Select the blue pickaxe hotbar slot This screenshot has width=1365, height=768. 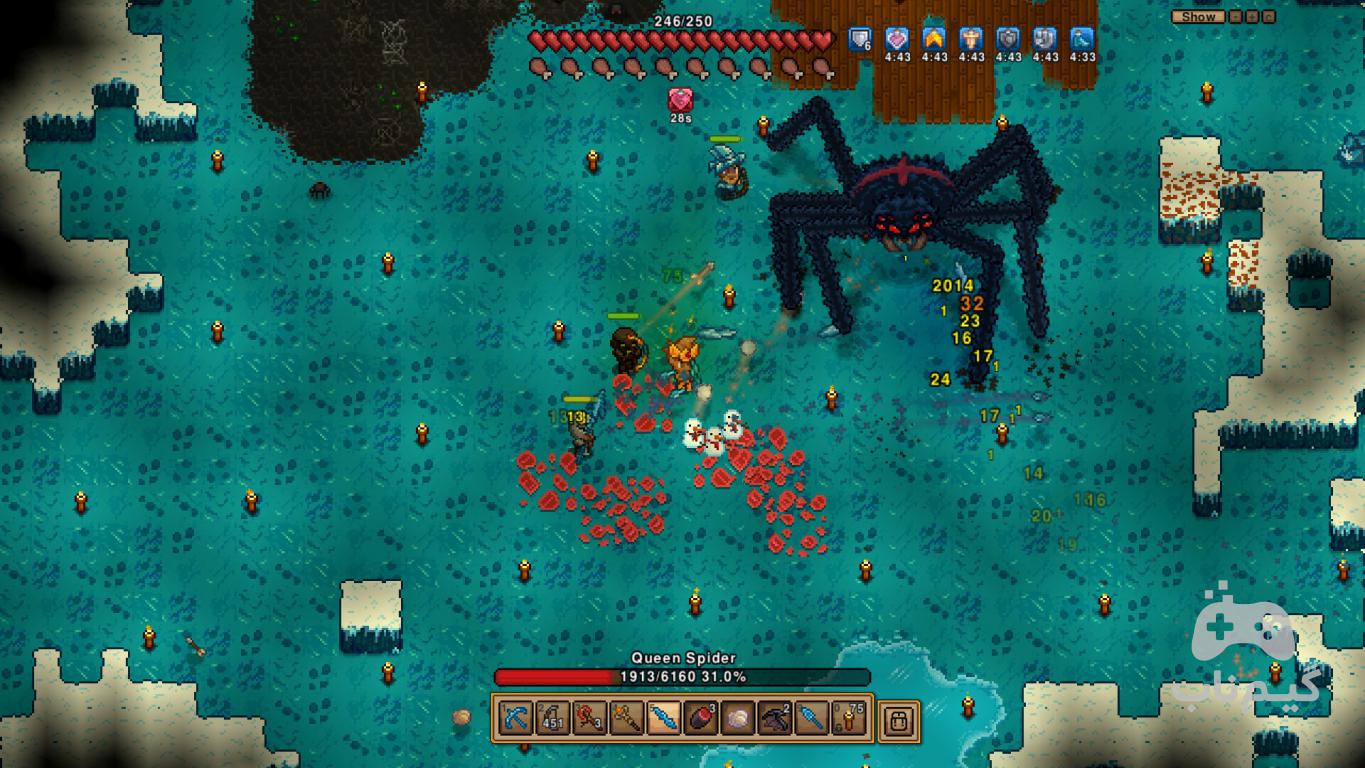pos(516,718)
